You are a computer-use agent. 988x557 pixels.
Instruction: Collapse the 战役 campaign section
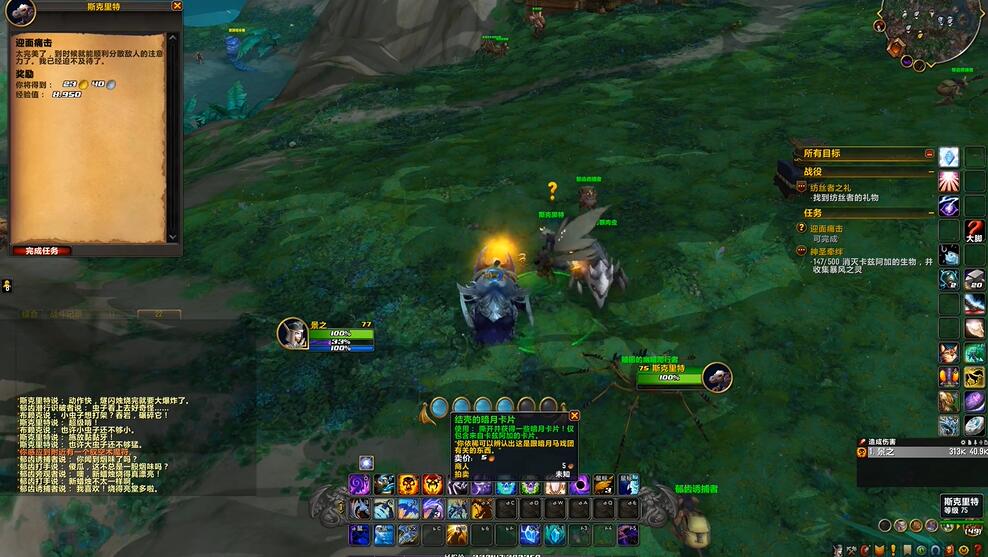[x=929, y=173]
